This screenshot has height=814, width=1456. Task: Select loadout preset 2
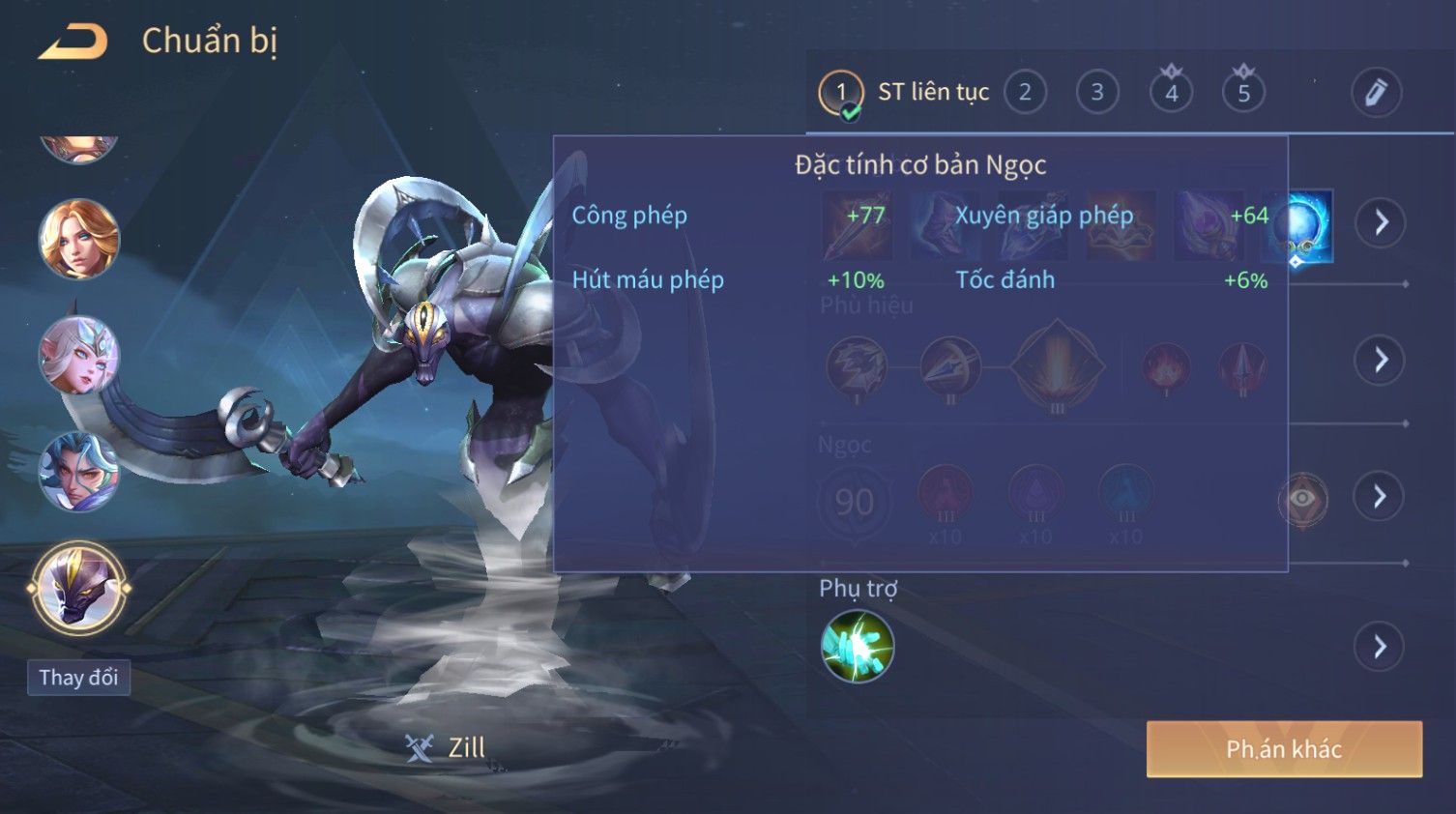click(1025, 93)
